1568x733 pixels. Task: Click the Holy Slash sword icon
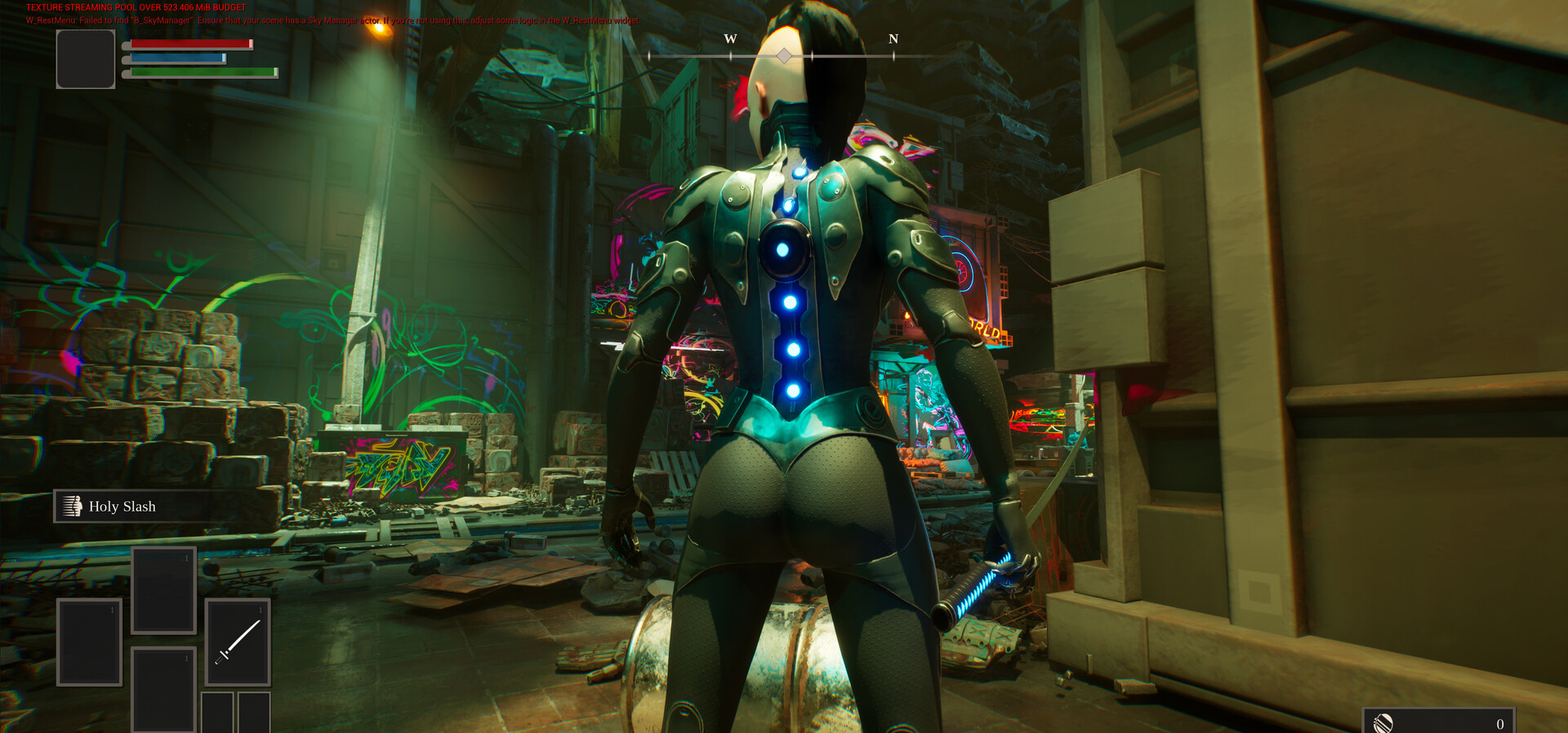coord(73,506)
